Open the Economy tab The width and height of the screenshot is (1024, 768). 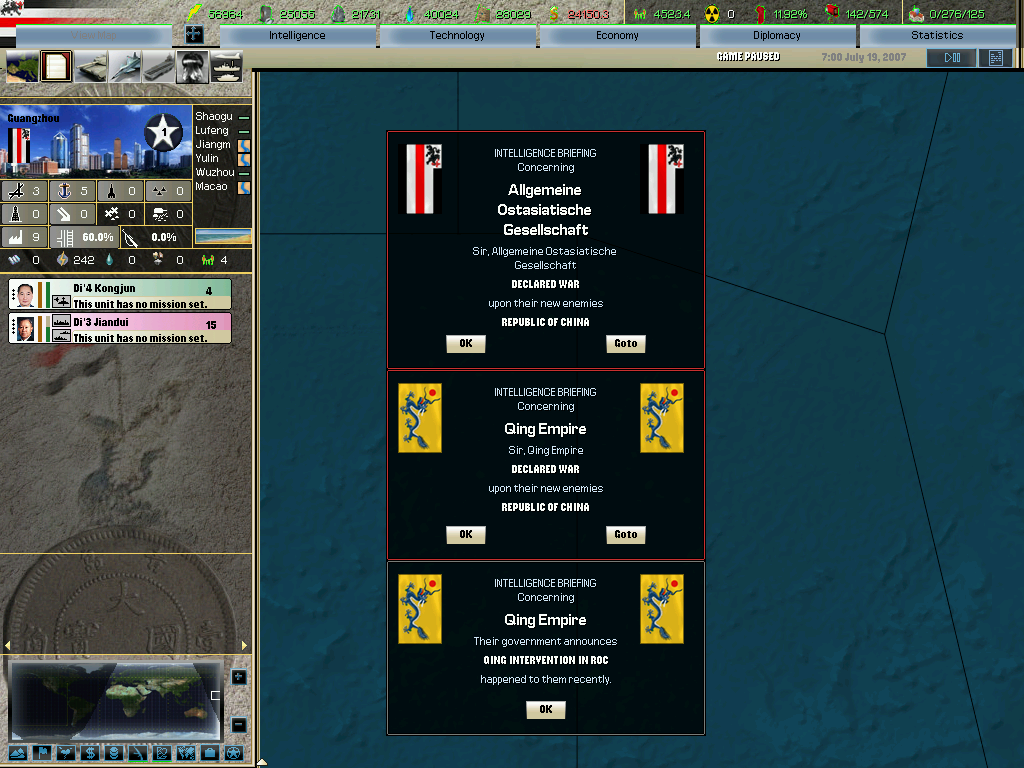(x=617, y=36)
